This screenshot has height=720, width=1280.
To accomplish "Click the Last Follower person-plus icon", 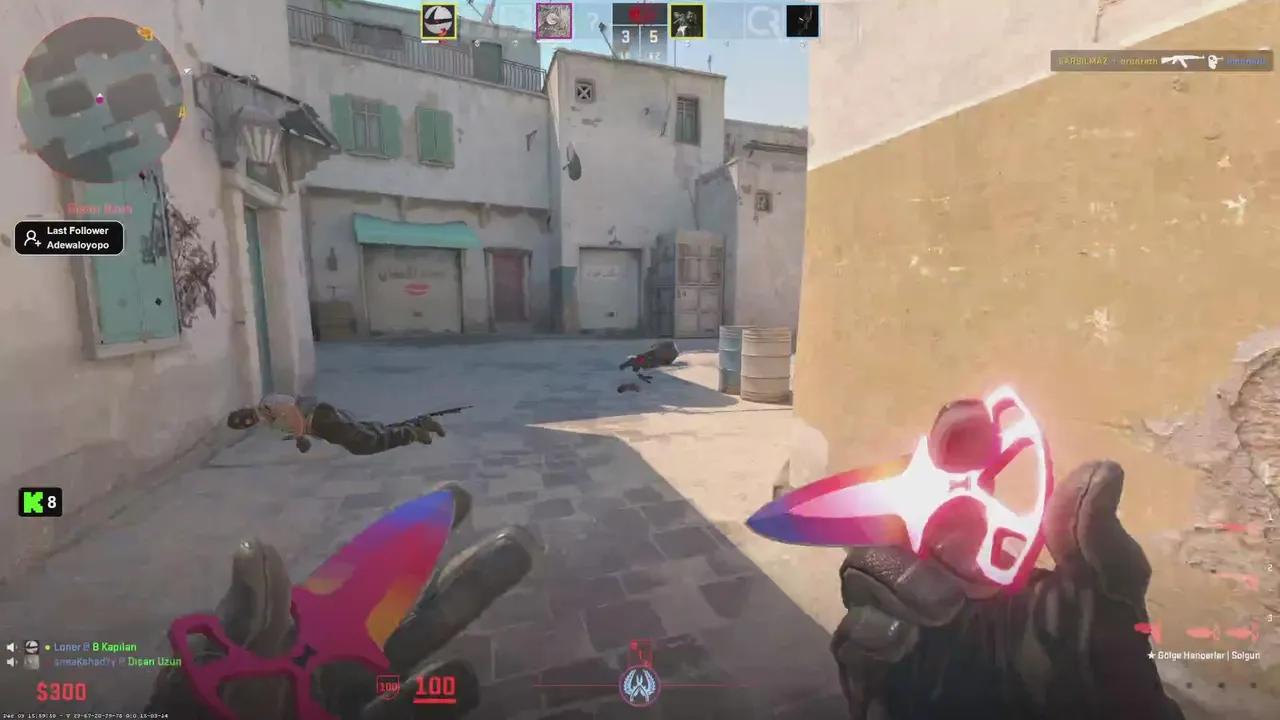I will 31,237.
